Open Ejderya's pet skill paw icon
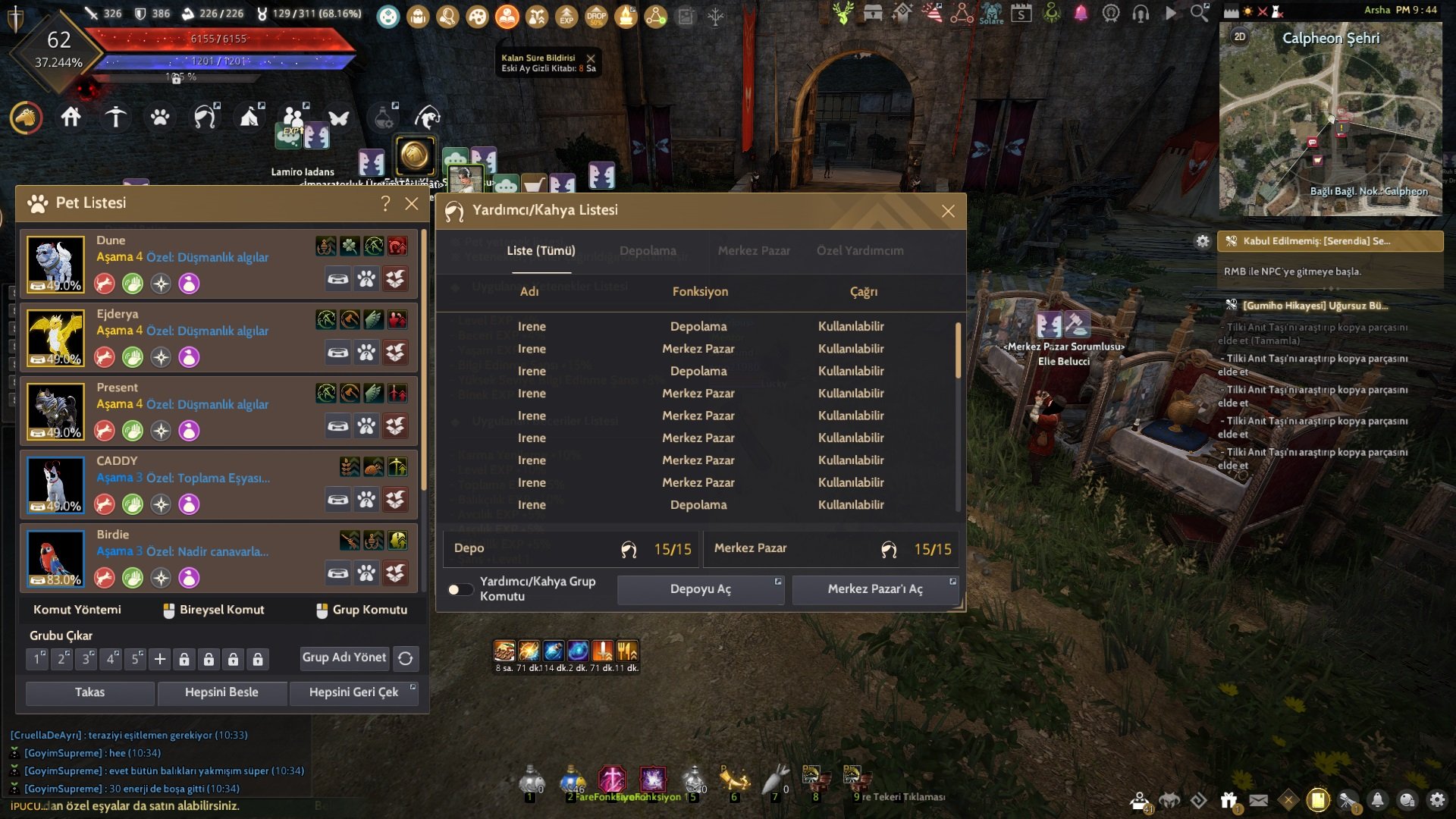This screenshot has width=1456, height=819. tap(366, 352)
